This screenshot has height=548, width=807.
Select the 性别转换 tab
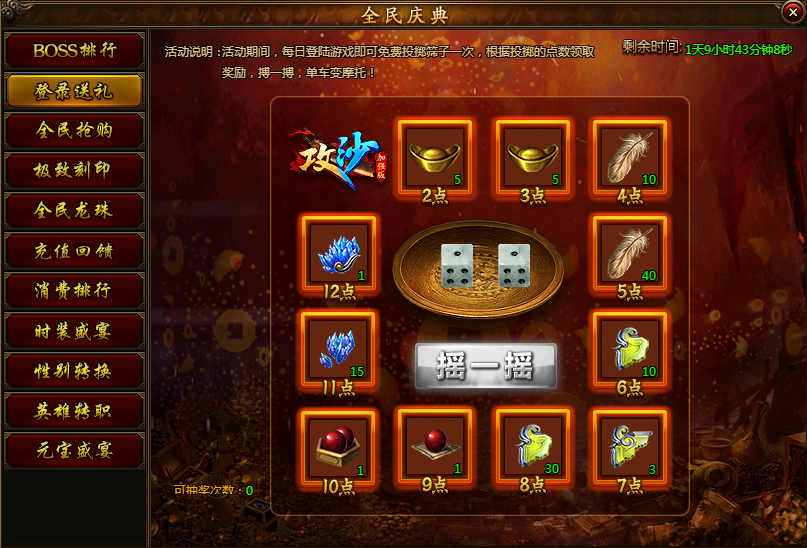[x=74, y=370]
